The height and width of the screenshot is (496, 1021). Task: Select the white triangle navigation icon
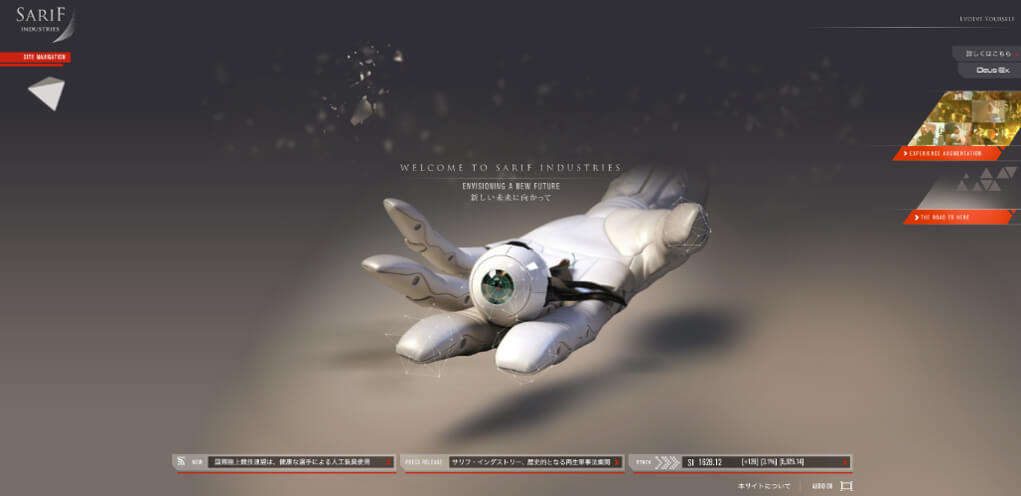pyautogui.click(x=46, y=93)
